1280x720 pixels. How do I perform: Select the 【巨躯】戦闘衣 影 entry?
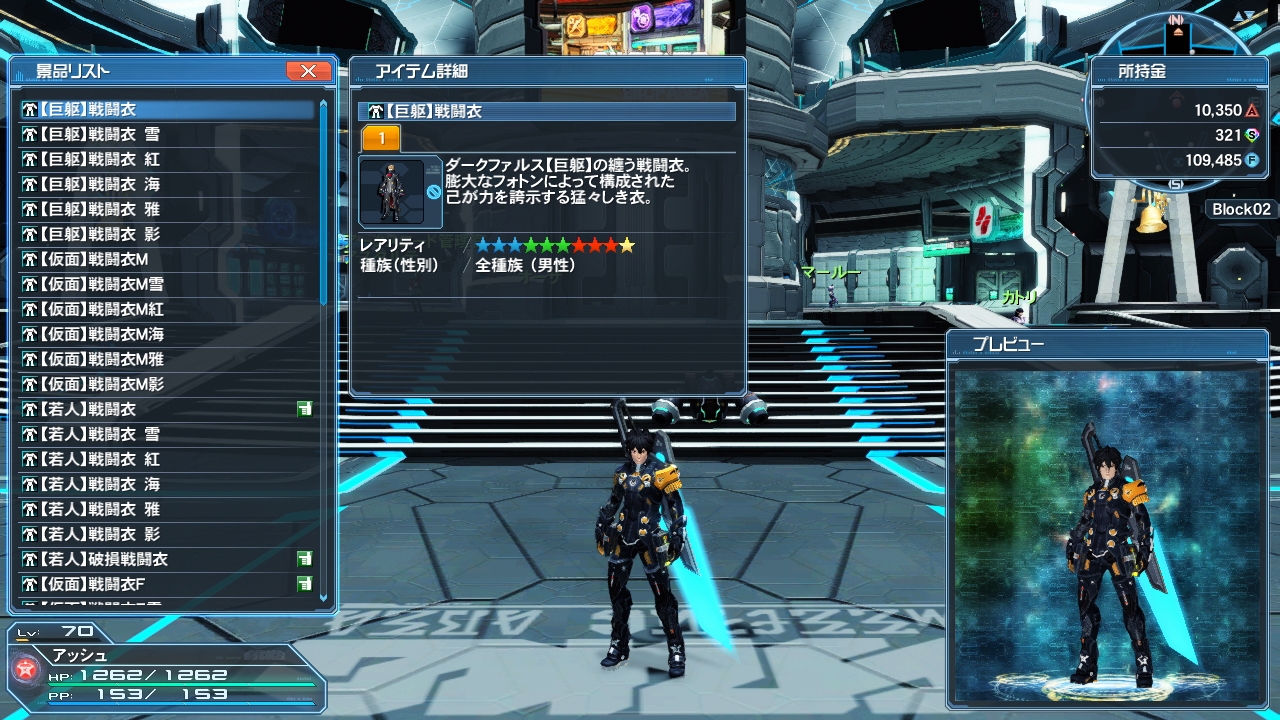[x=100, y=234]
